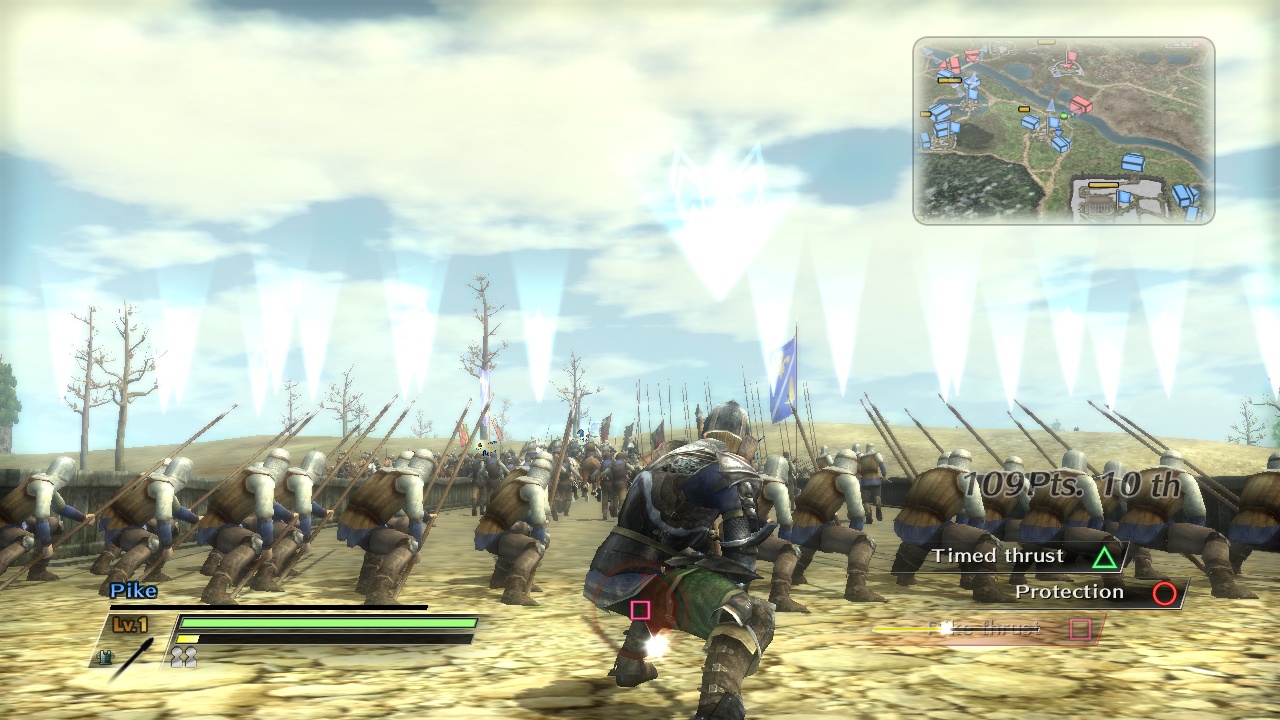Click the 109Pts. 10th score display
The width and height of the screenshot is (1280, 720).
coord(1070,482)
